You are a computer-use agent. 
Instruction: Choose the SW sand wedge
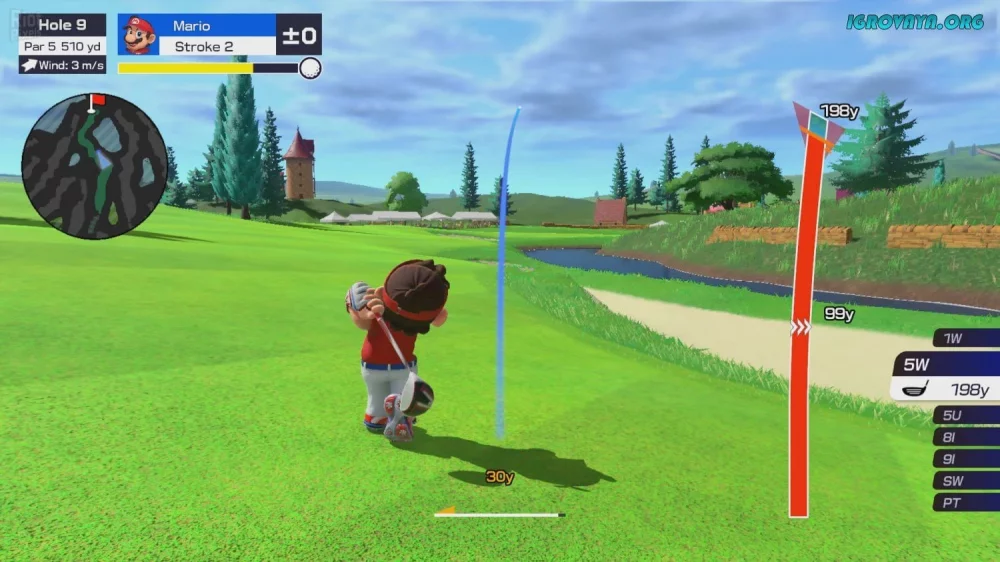pos(965,480)
